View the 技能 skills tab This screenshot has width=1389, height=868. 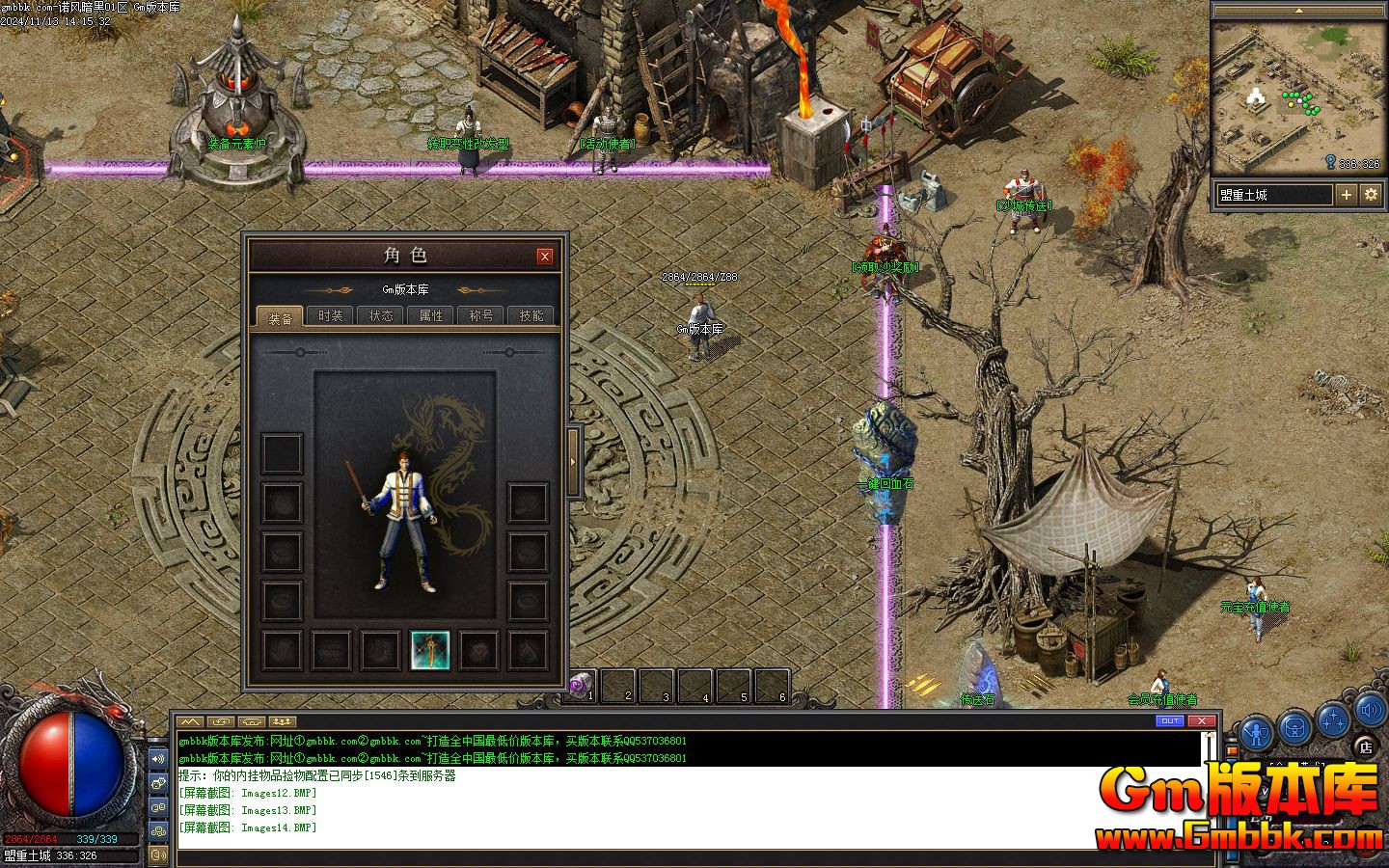pyautogui.click(x=531, y=315)
